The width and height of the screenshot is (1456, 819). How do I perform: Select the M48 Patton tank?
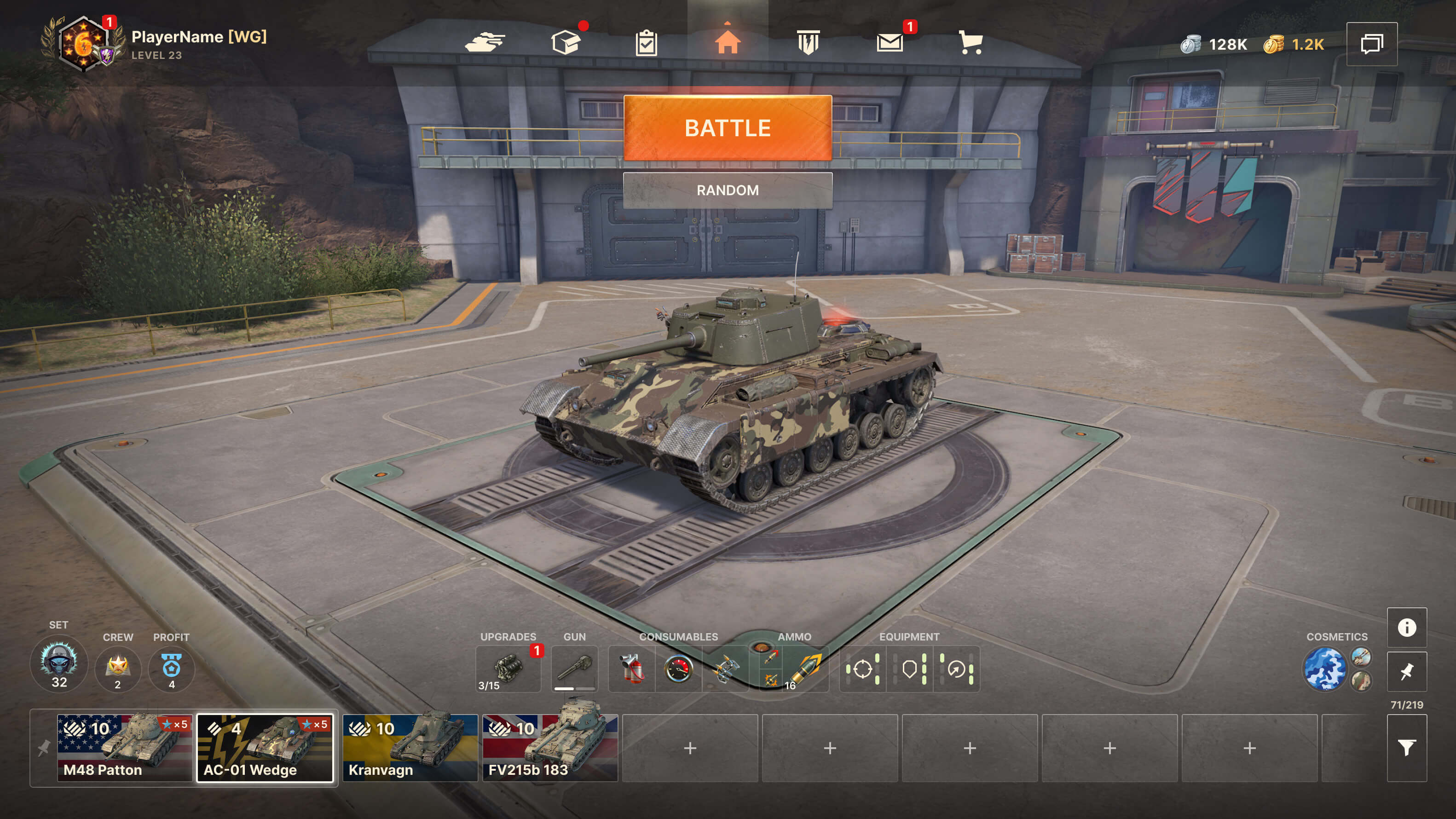pos(124,748)
